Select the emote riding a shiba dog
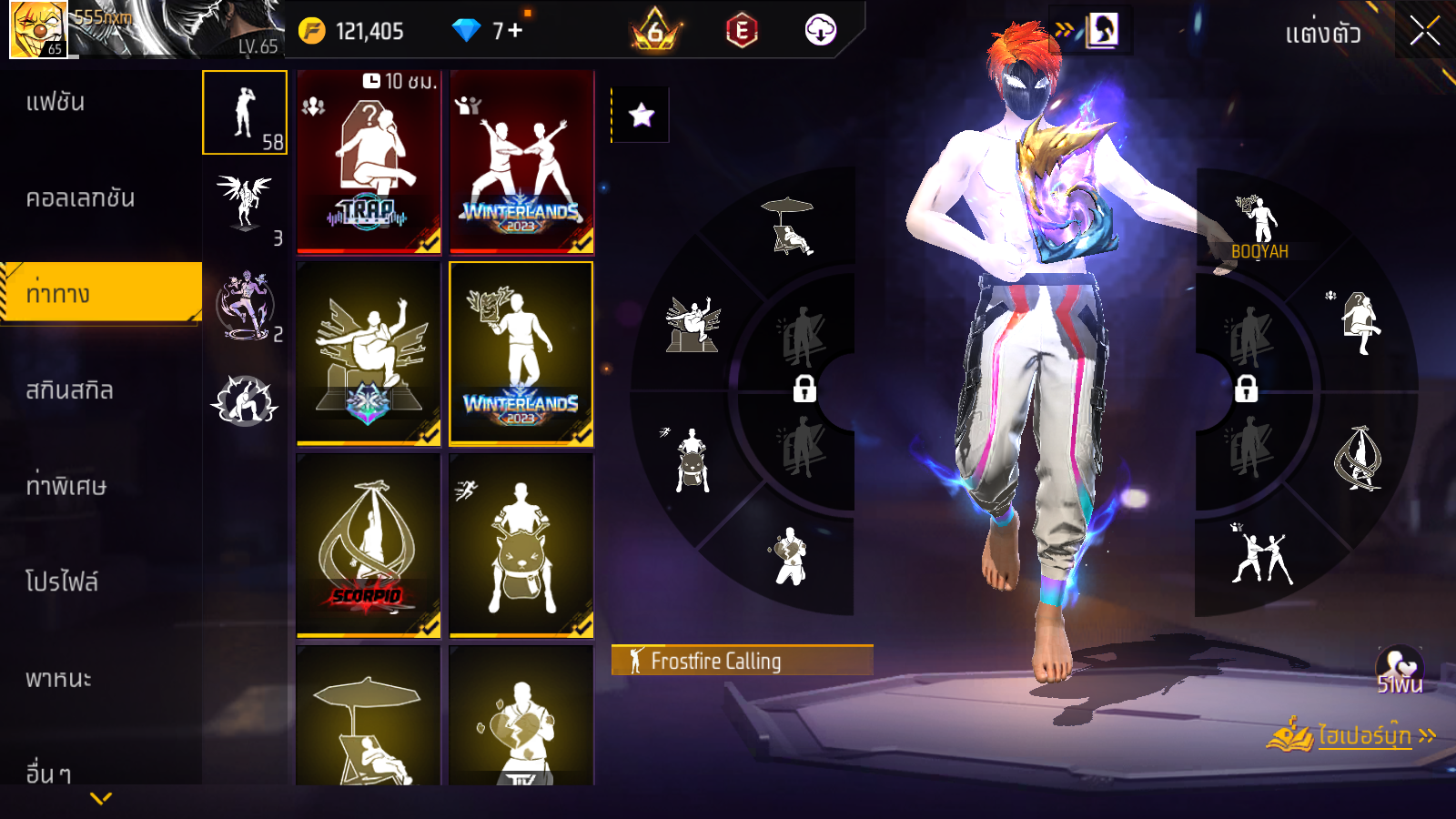This screenshot has height=819, width=1456. point(521,545)
